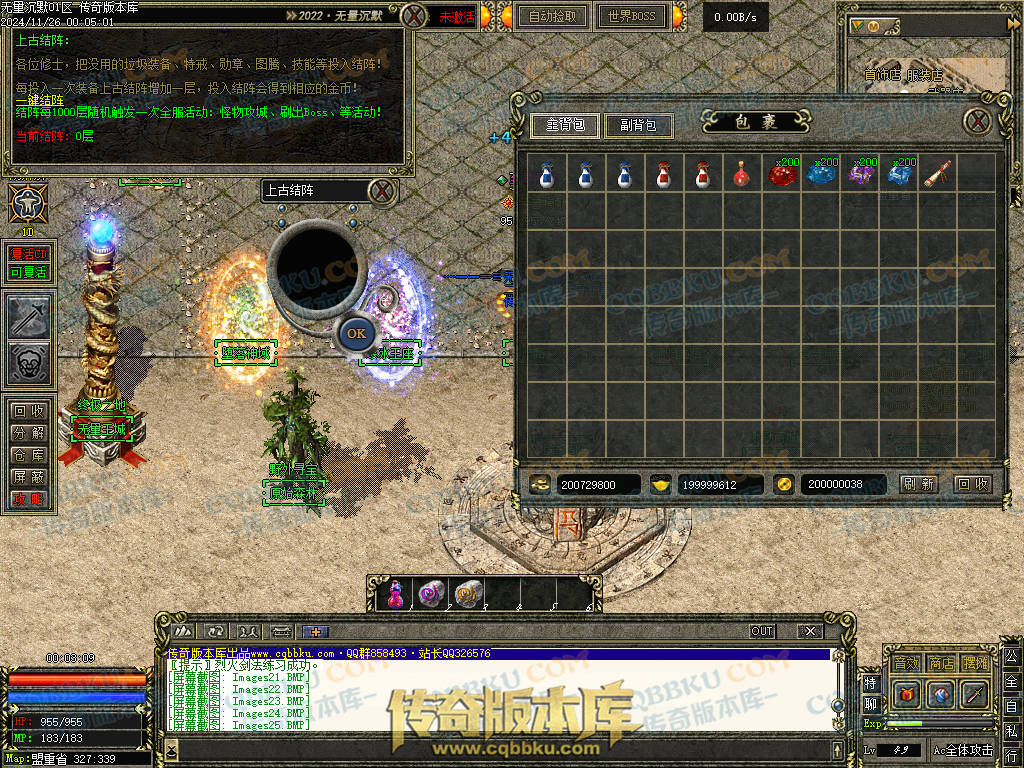Confirm with the OK button
Viewport: 1024px width, 768px height.
[x=357, y=333]
